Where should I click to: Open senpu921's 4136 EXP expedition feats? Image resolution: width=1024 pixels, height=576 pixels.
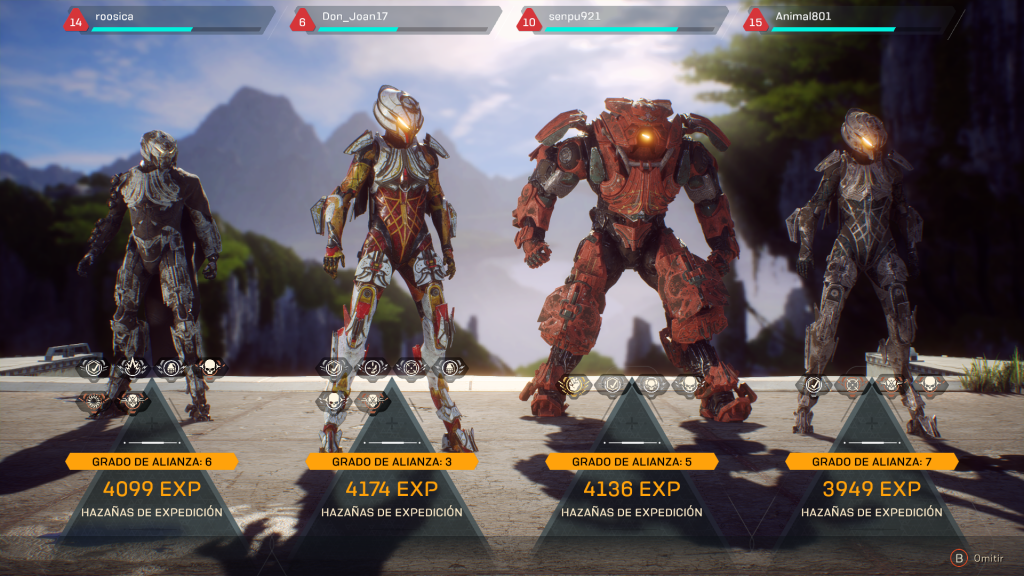[632, 490]
